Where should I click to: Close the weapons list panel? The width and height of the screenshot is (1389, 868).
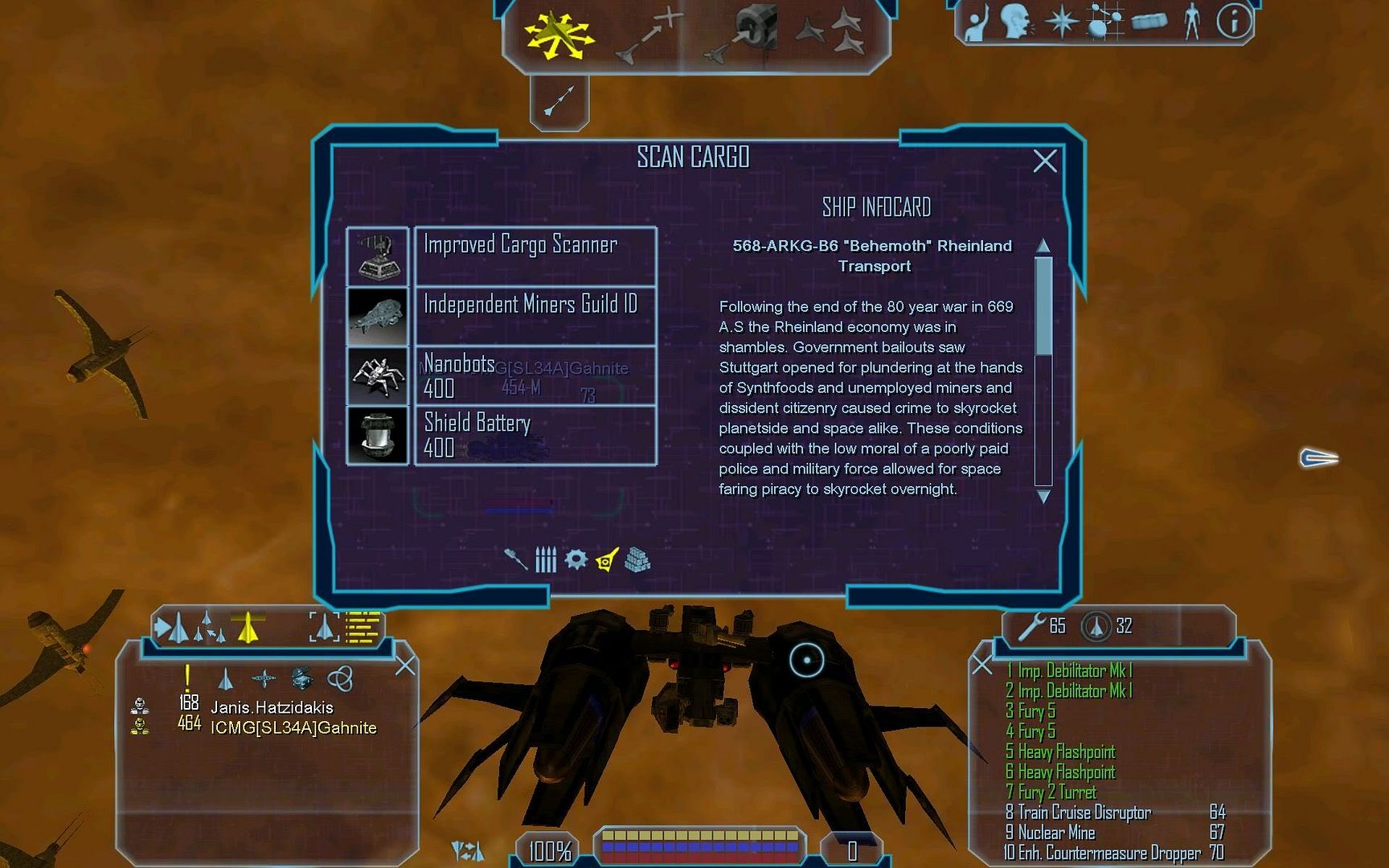coord(981,665)
